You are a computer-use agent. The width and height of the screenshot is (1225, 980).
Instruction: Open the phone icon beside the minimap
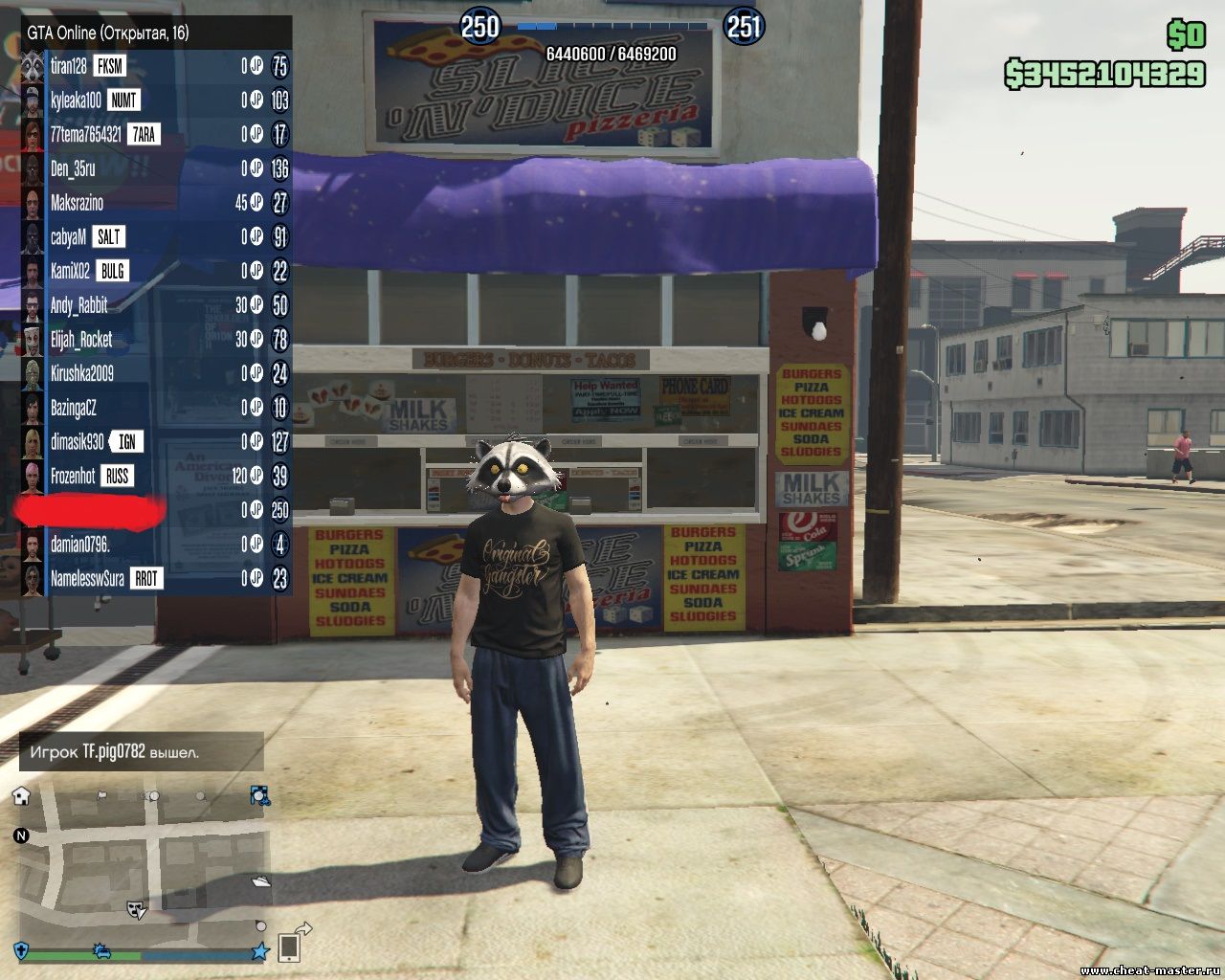click(x=289, y=947)
